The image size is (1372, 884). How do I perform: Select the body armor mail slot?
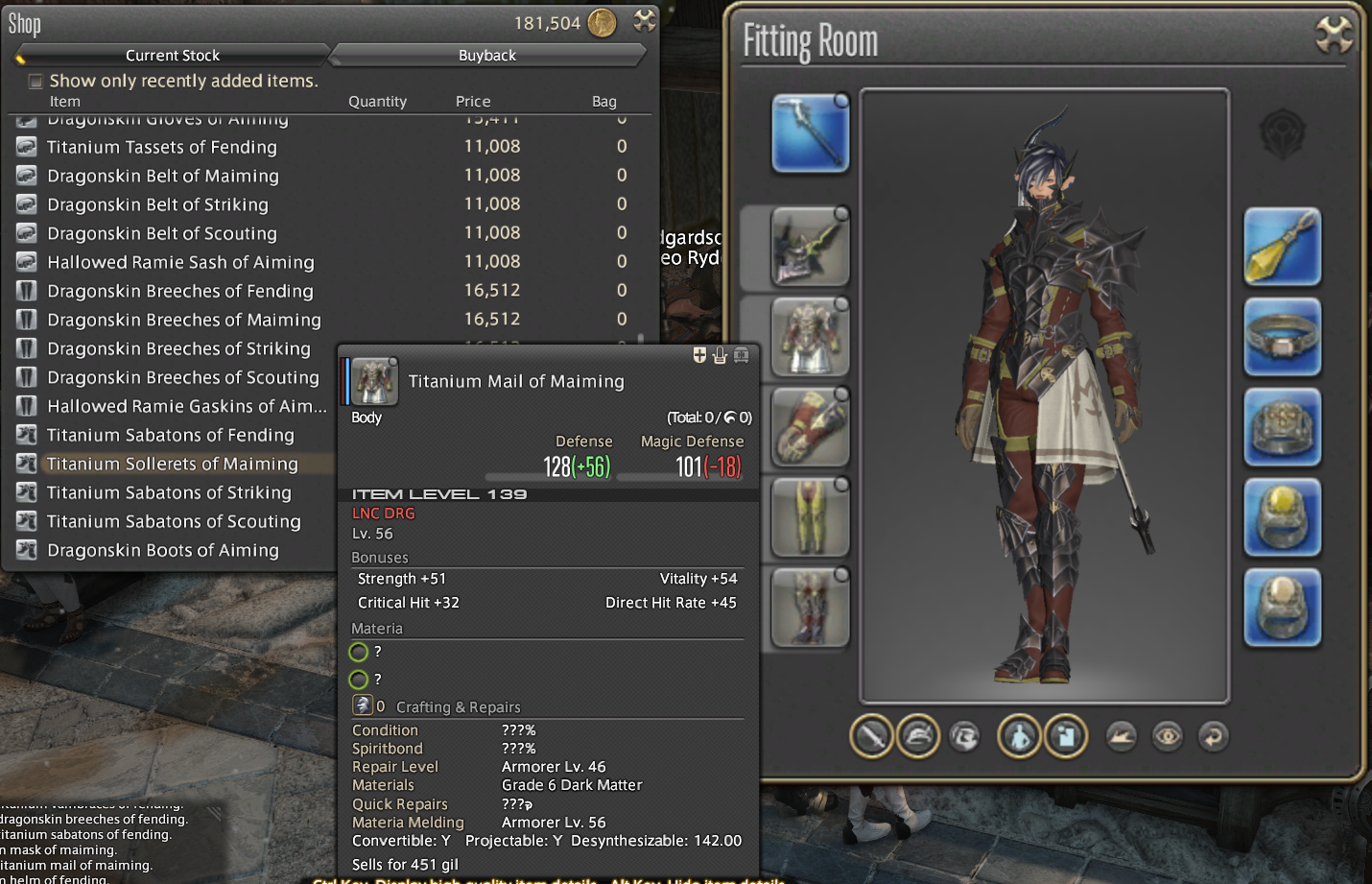[810, 337]
